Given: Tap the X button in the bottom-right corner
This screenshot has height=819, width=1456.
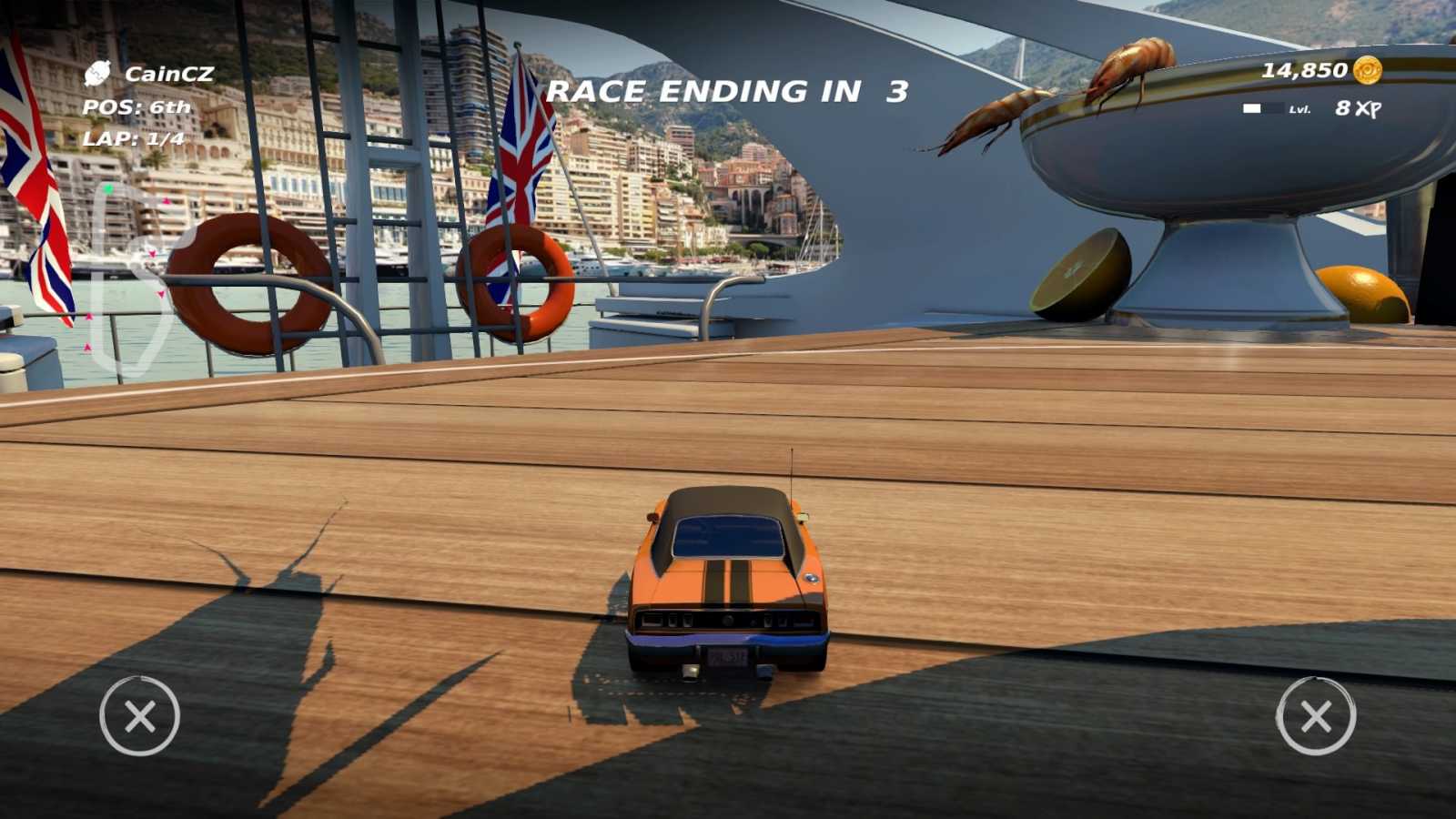Looking at the screenshot, I should pos(1317,718).
